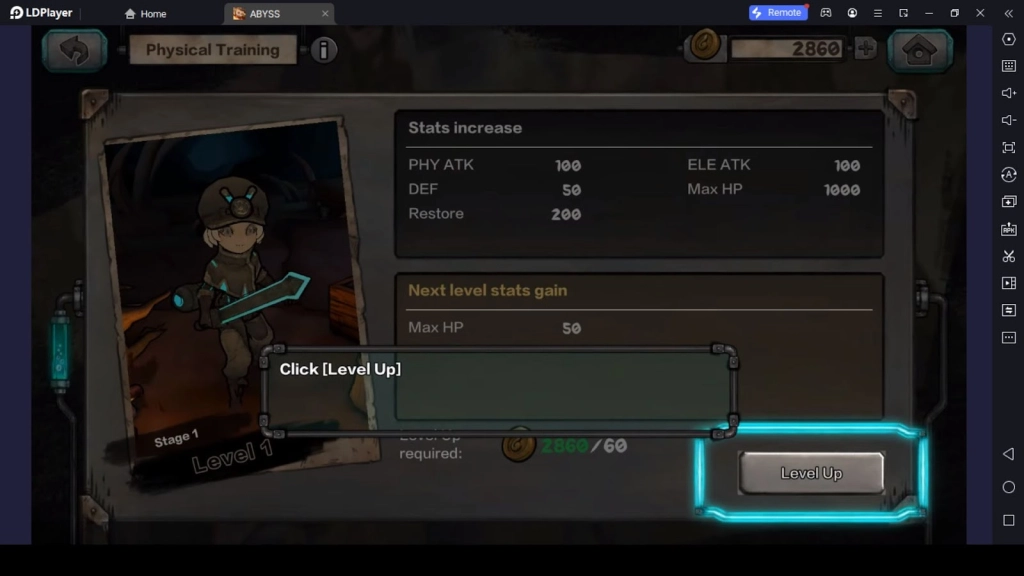The height and width of the screenshot is (576, 1024).
Task: Open the Physical Training info icon
Action: [x=323, y=50]
